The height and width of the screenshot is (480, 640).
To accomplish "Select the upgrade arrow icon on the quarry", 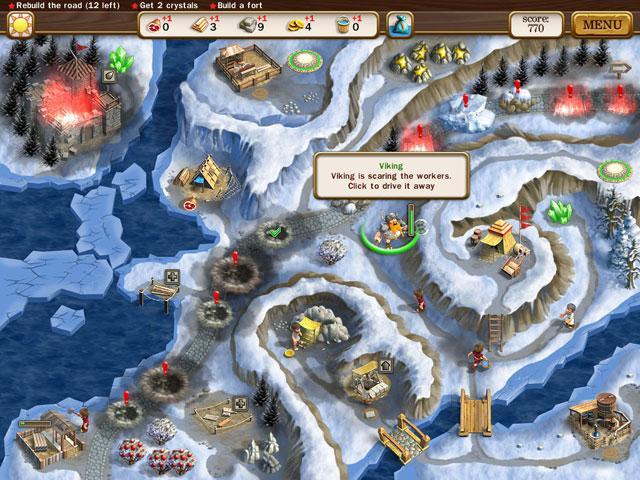I will (384, 366).
